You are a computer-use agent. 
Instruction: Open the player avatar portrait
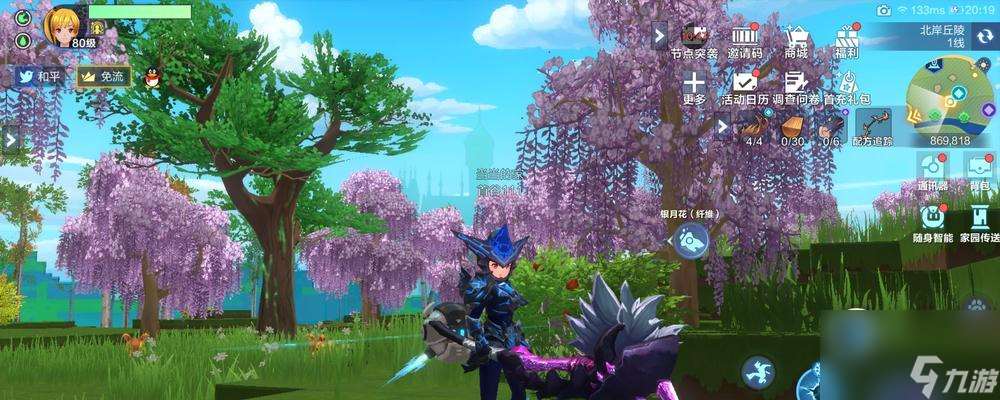(61, 24)
